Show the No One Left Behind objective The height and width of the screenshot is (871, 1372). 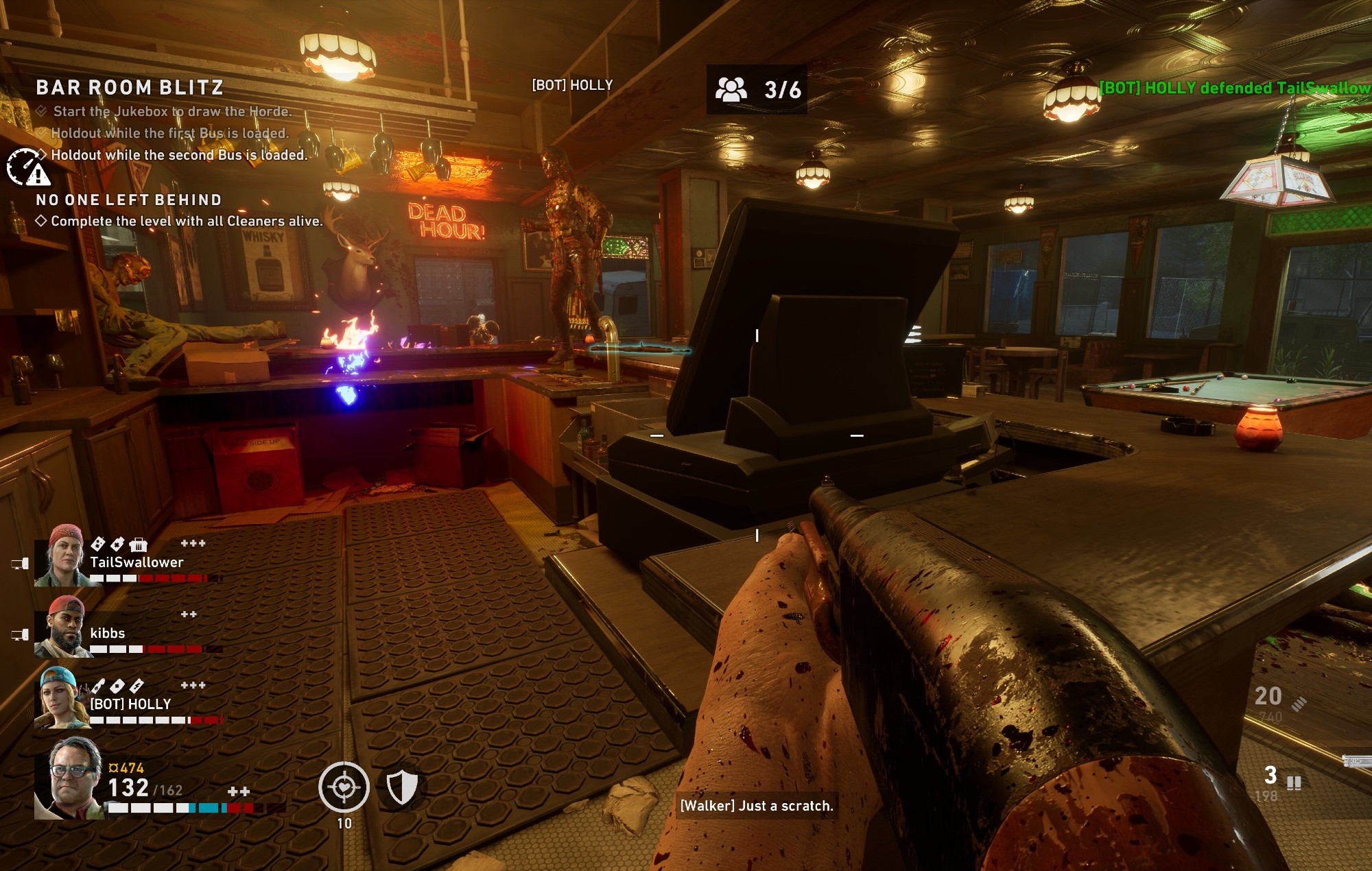point(129,200)
